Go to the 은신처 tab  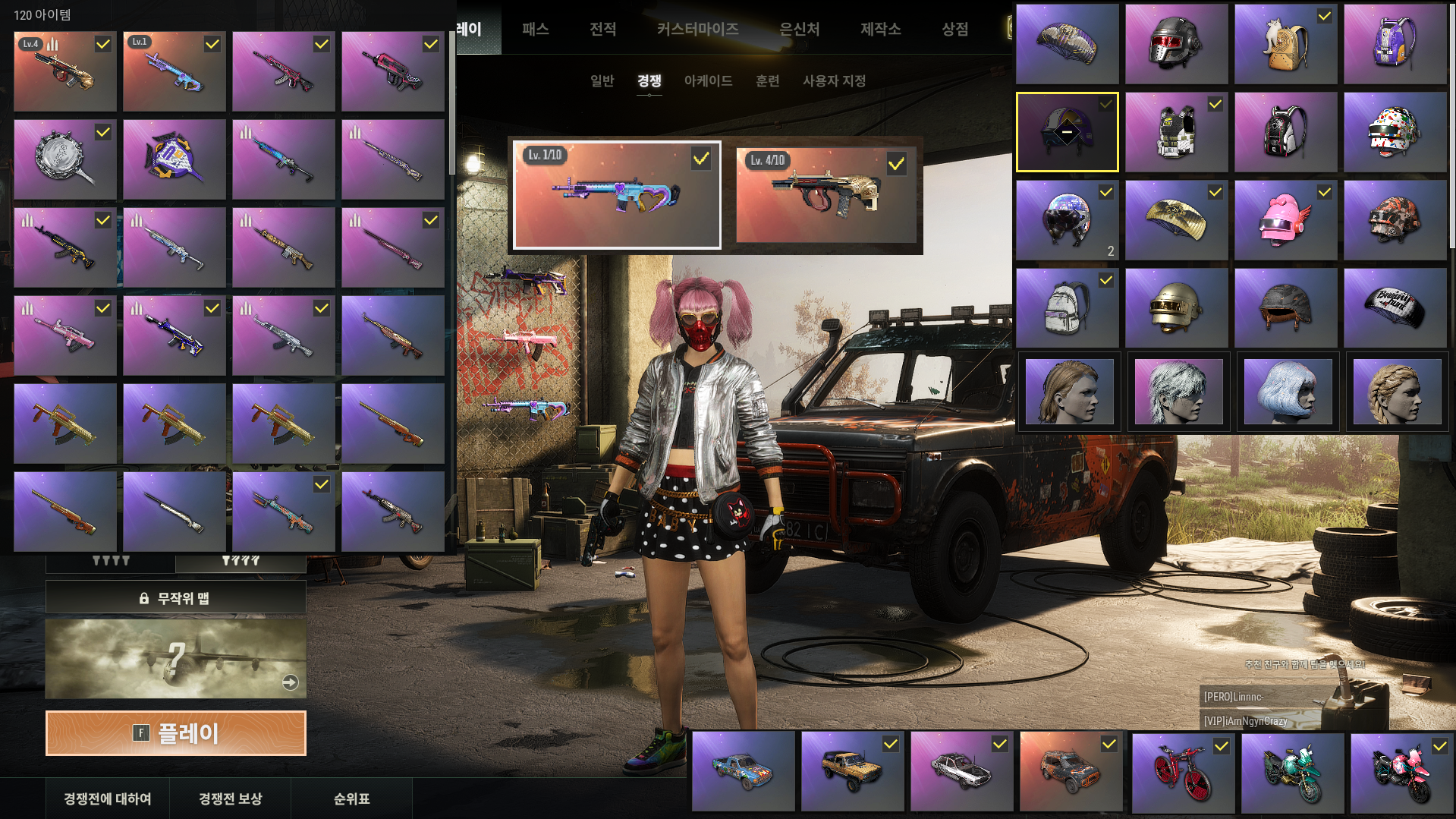click(x=800, y=29)
